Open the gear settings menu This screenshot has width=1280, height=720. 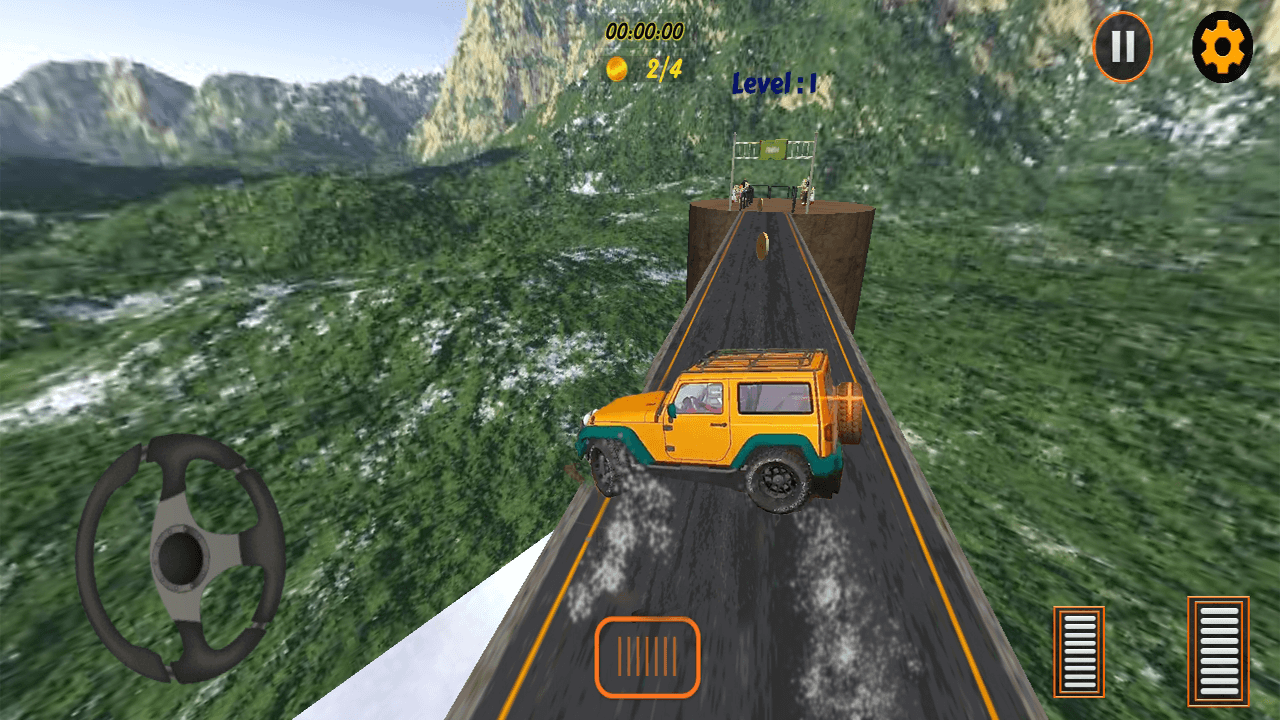(1222, 46)
